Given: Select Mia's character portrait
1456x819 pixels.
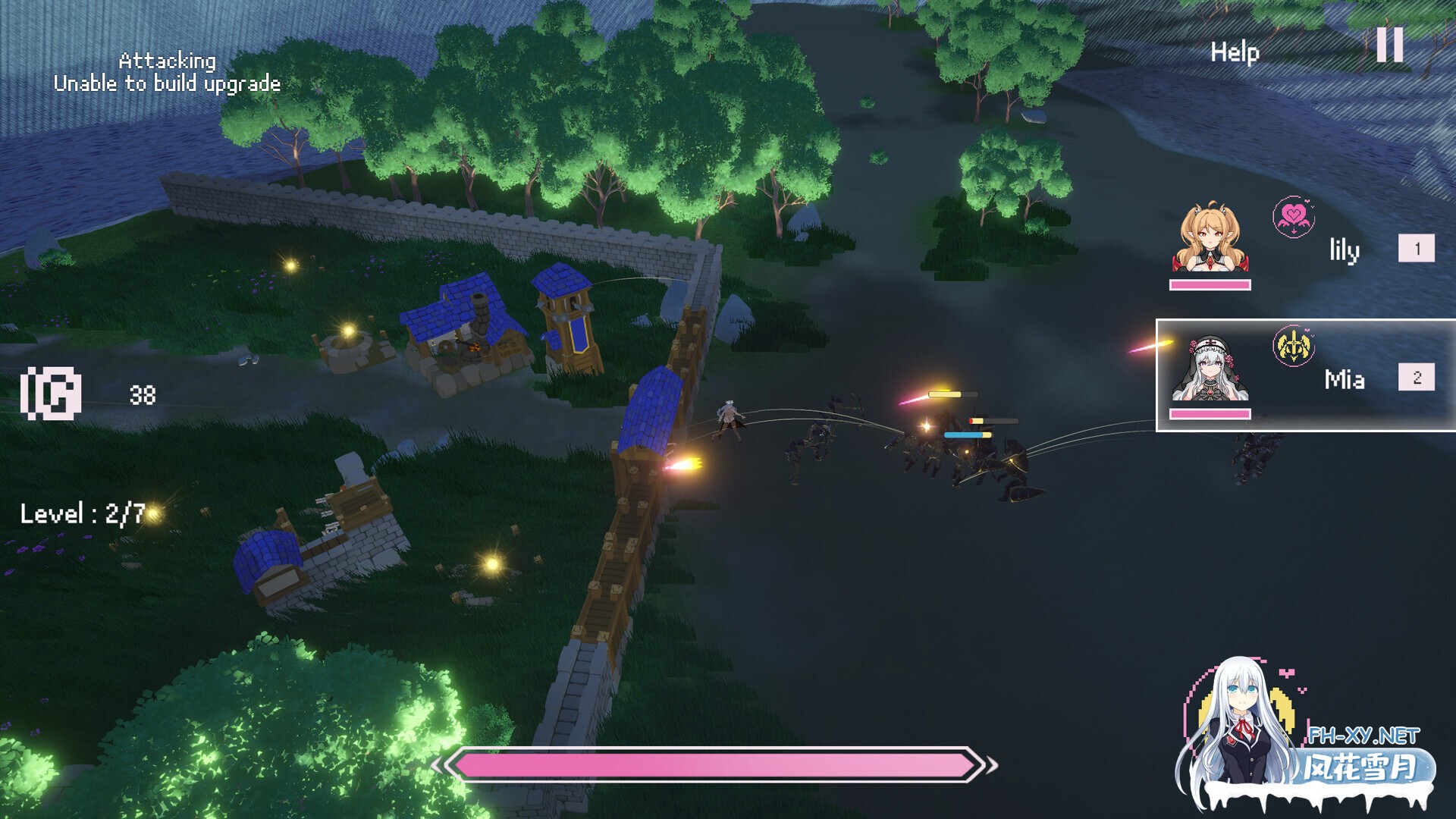Looking at the screenshot, I should tap(1210, 369).
